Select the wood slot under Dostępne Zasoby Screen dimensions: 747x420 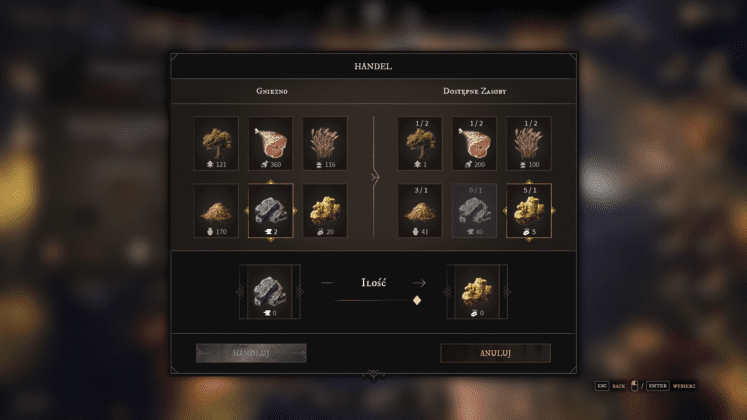pyautogui.click(x=420, y=143)
